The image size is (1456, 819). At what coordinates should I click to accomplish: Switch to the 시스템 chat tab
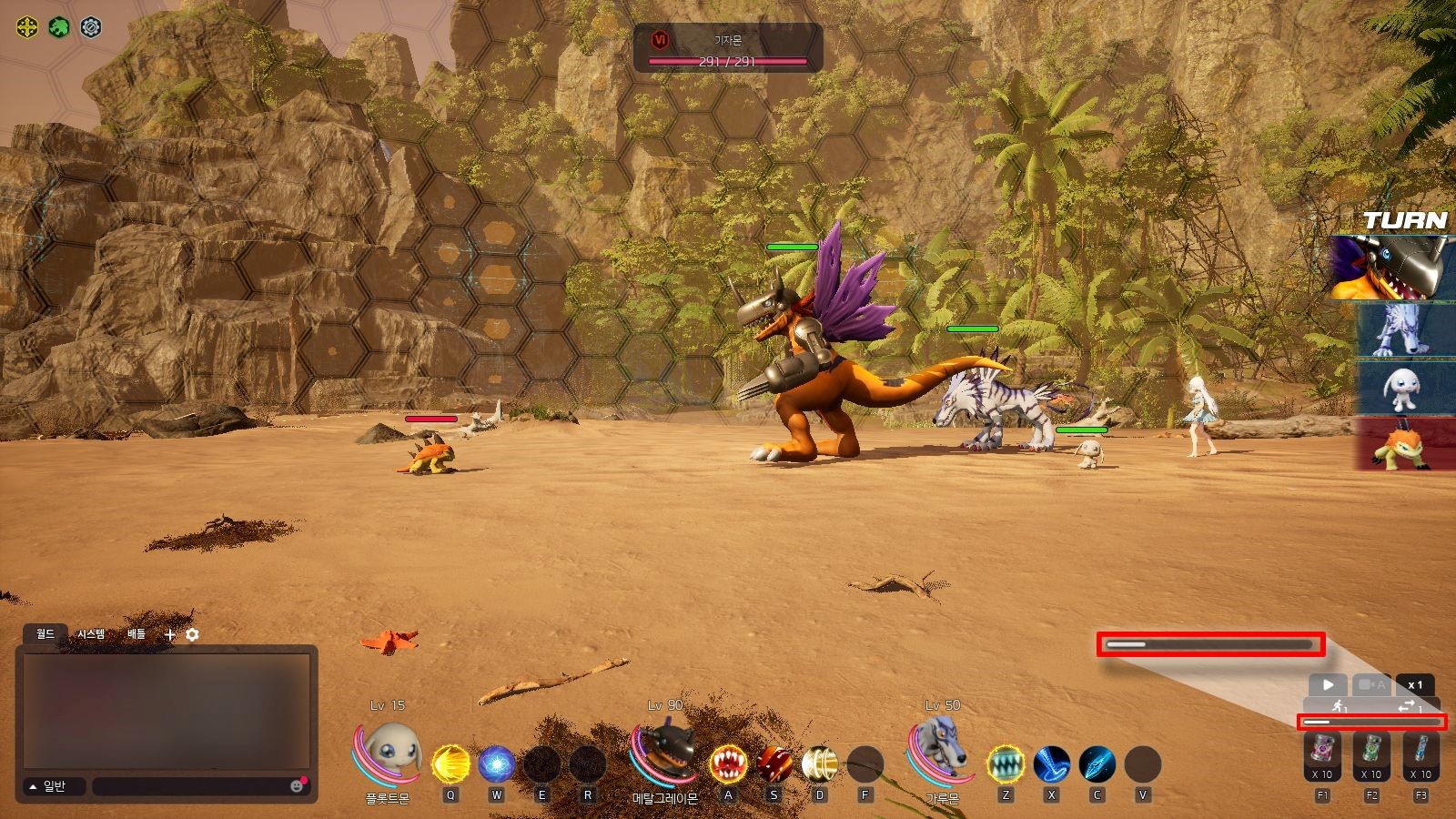[x=91, y=634]
